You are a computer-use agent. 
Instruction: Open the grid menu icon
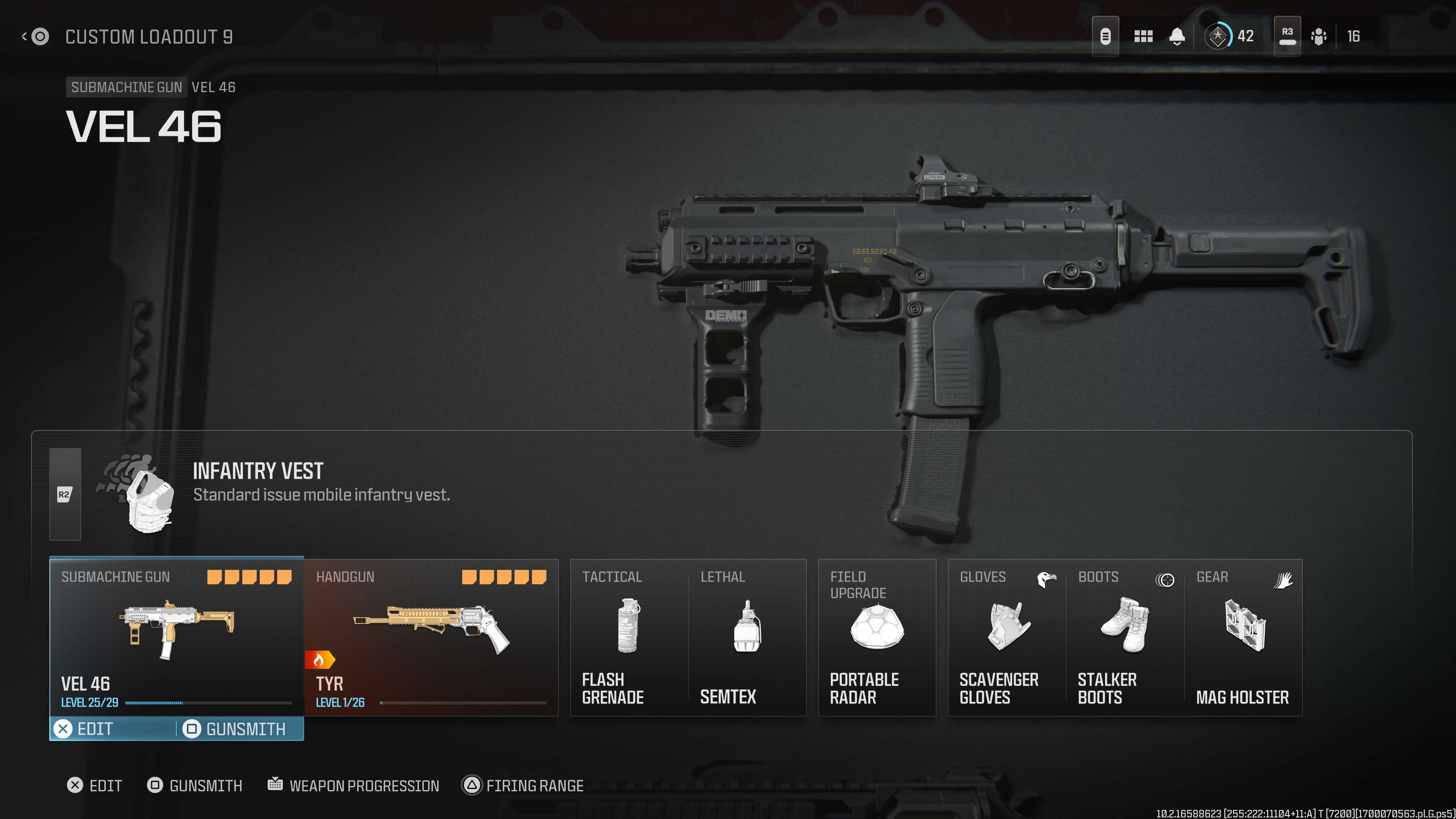(x=1143, y=37)
